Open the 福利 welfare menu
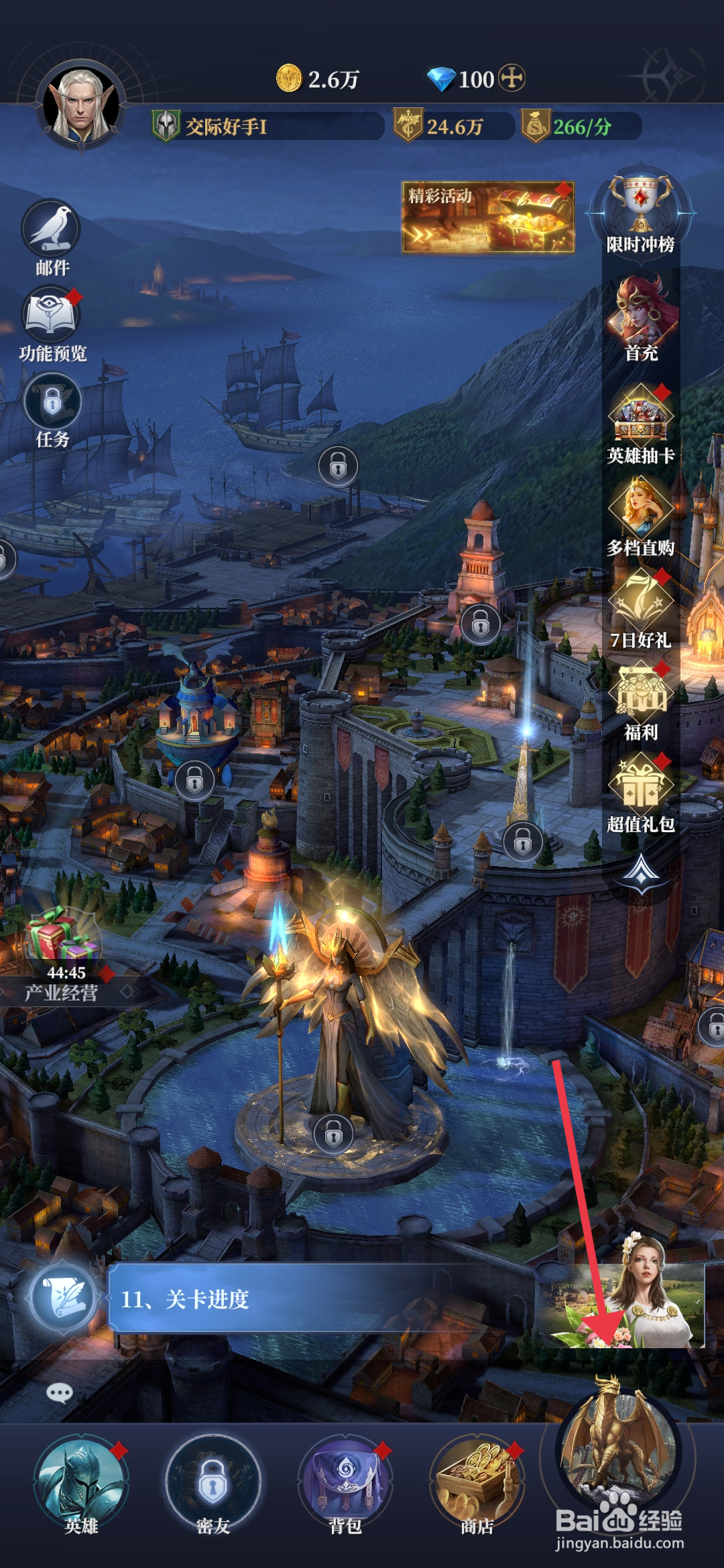The width and height of the screenshot is (724, 1568). [641, 695]
